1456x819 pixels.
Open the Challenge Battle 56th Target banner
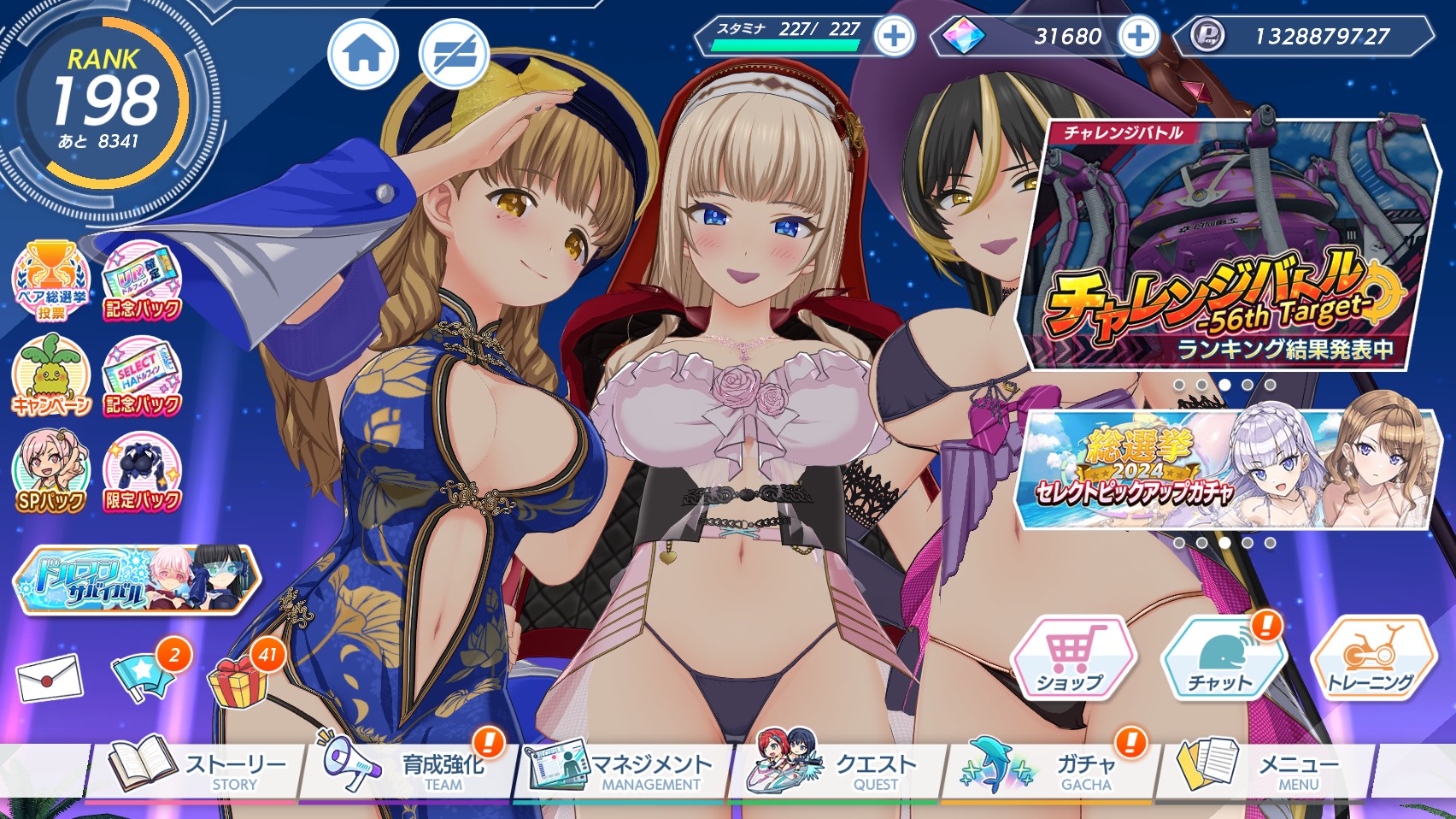(1225, 246)
